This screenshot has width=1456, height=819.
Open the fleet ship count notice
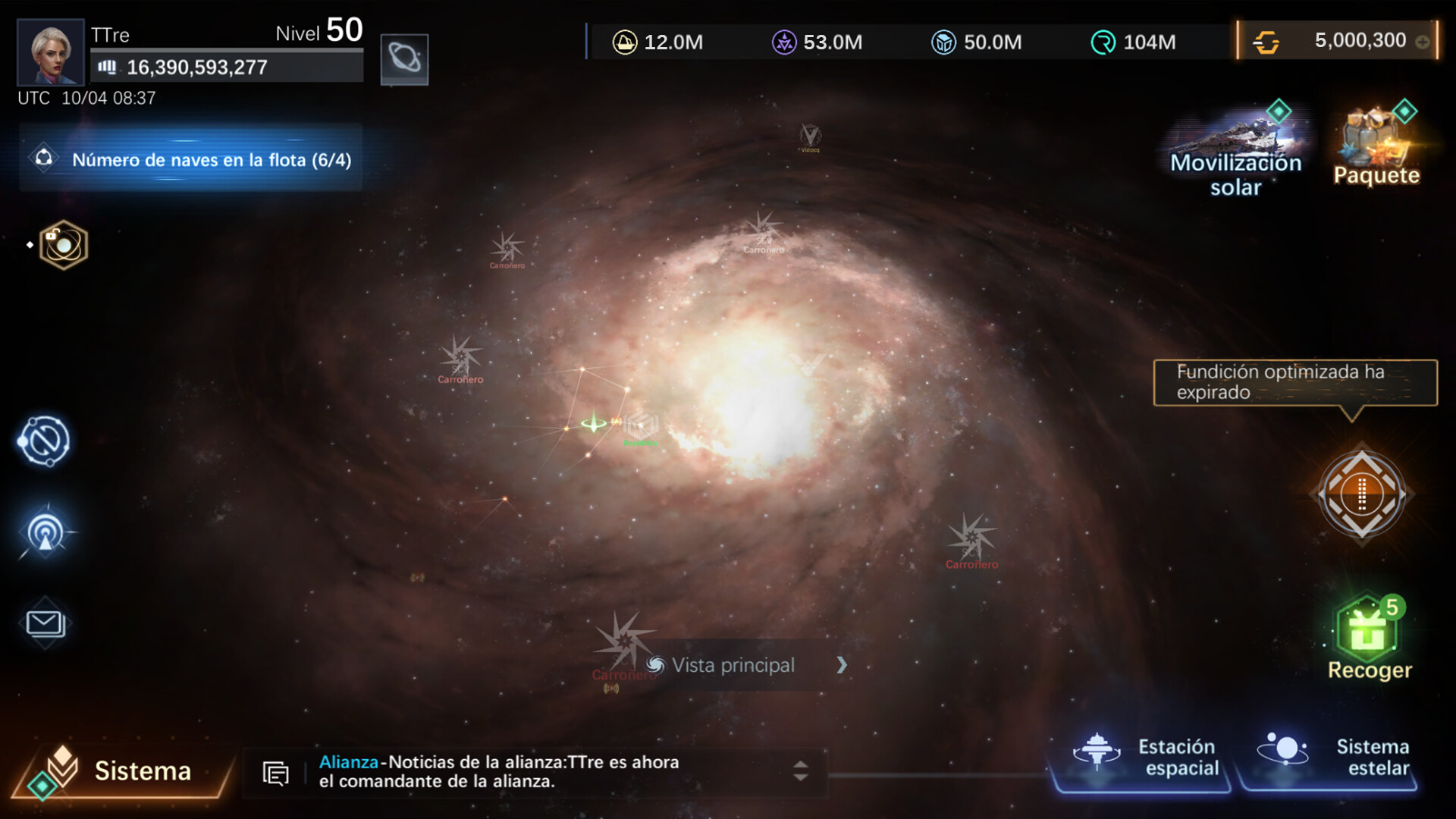click(191, 159)
